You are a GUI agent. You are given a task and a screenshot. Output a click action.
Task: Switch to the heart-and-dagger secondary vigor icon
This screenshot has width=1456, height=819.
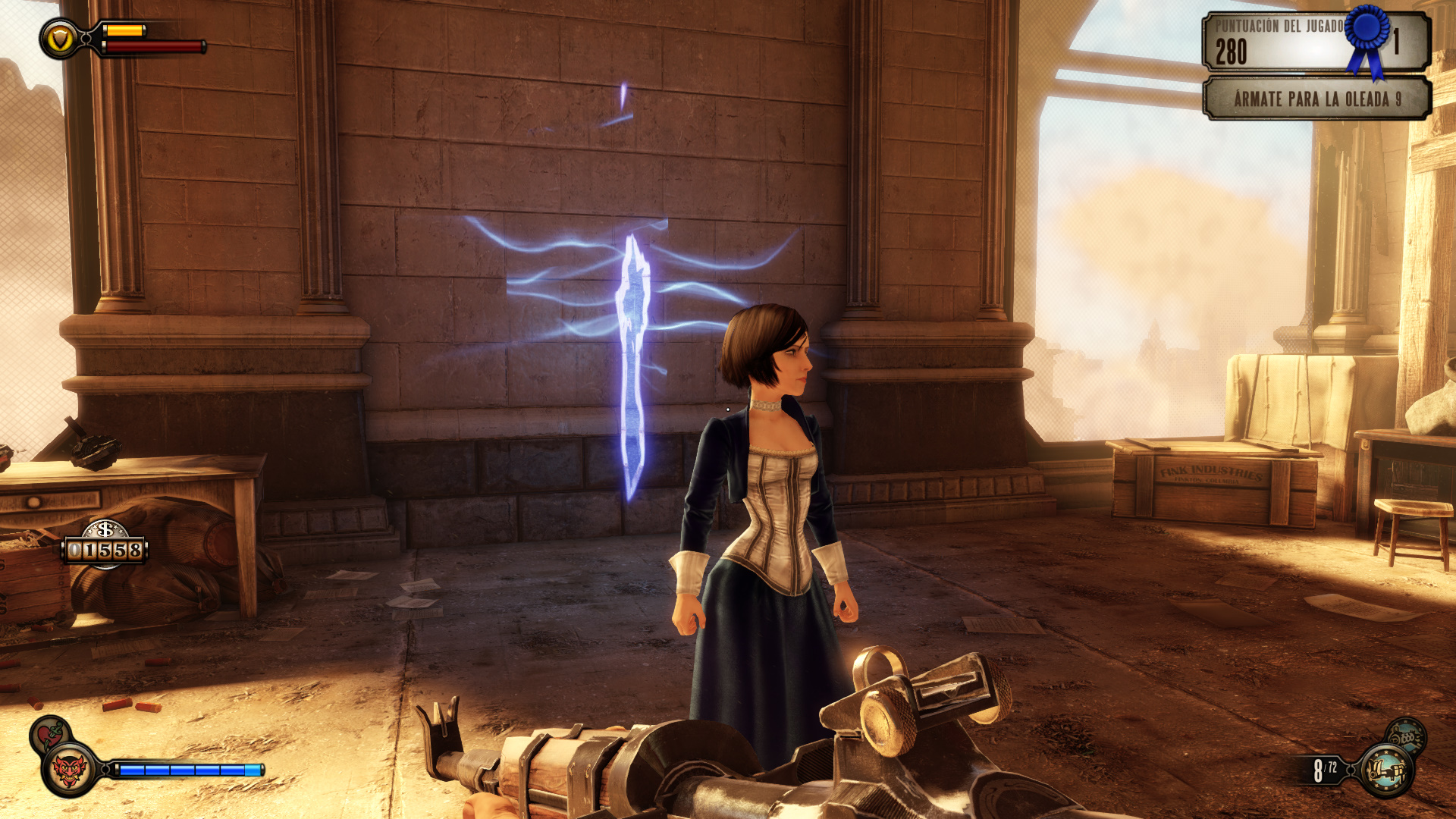49,734
